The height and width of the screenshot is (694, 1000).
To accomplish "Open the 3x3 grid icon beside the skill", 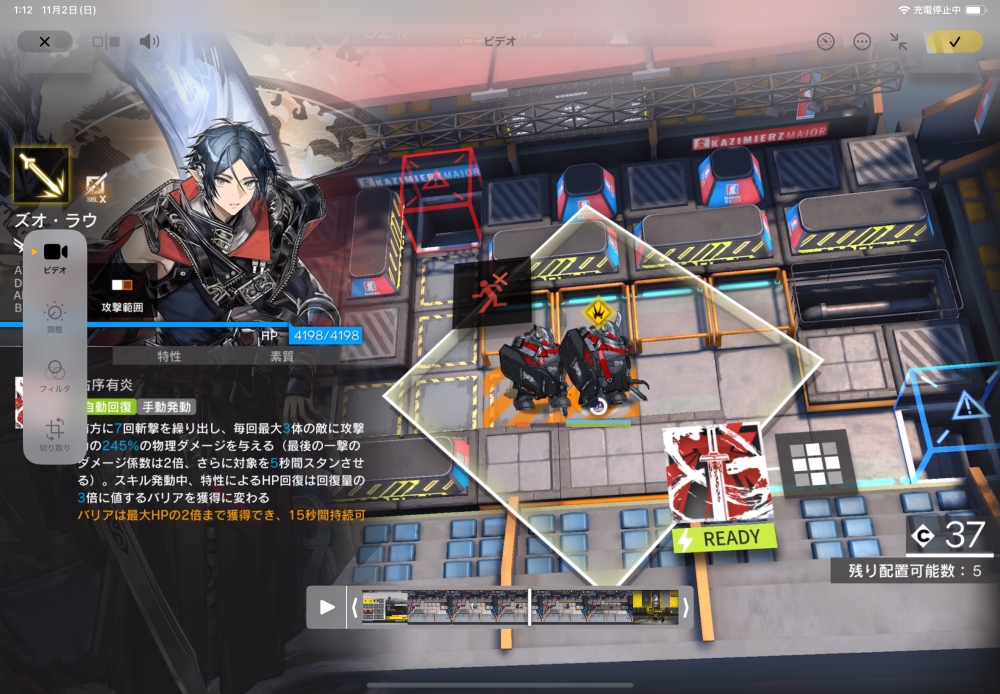I will pyautogui.click(x=811, y=464).
